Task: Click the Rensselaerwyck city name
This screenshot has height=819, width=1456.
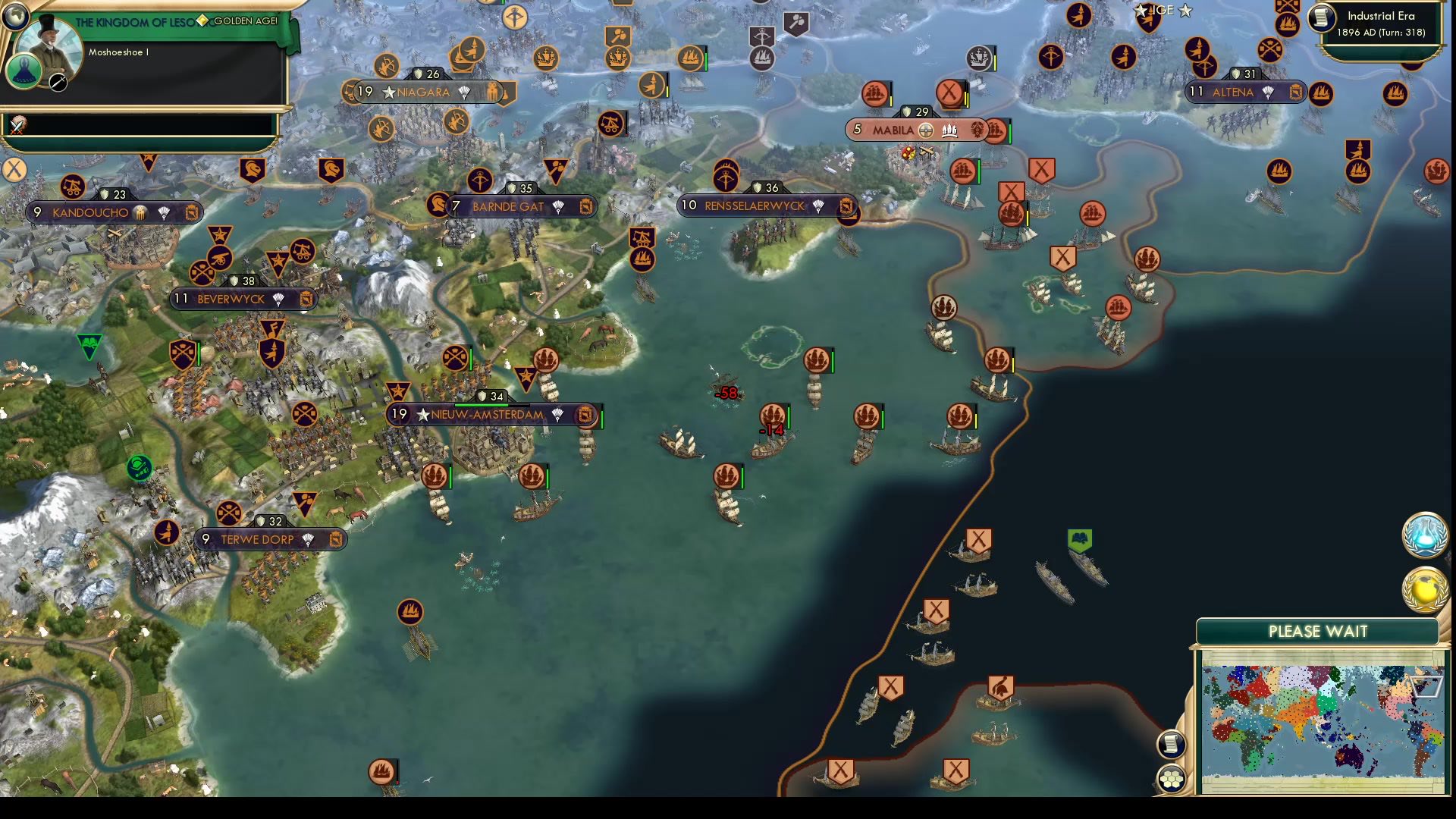Action: coord(755,205)
